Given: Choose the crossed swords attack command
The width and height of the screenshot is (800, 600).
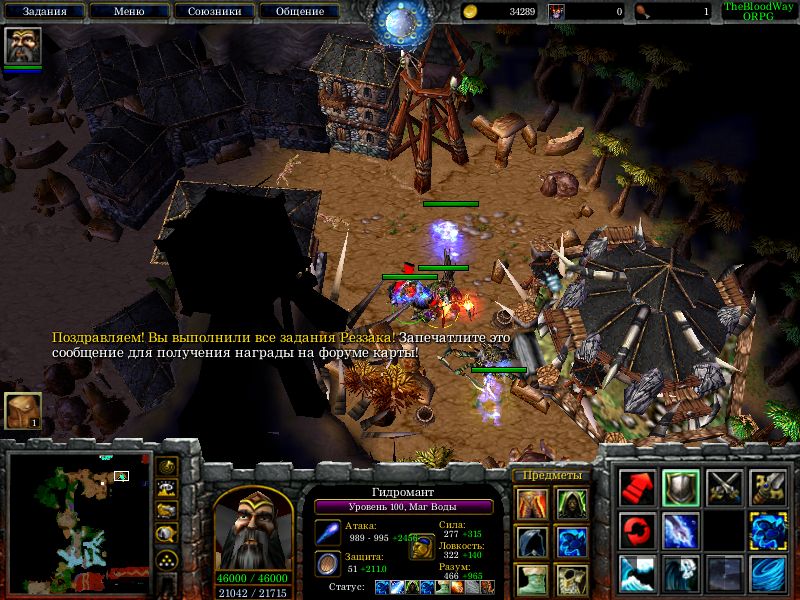Looking at the screenshot, I should tap(724, 487).
